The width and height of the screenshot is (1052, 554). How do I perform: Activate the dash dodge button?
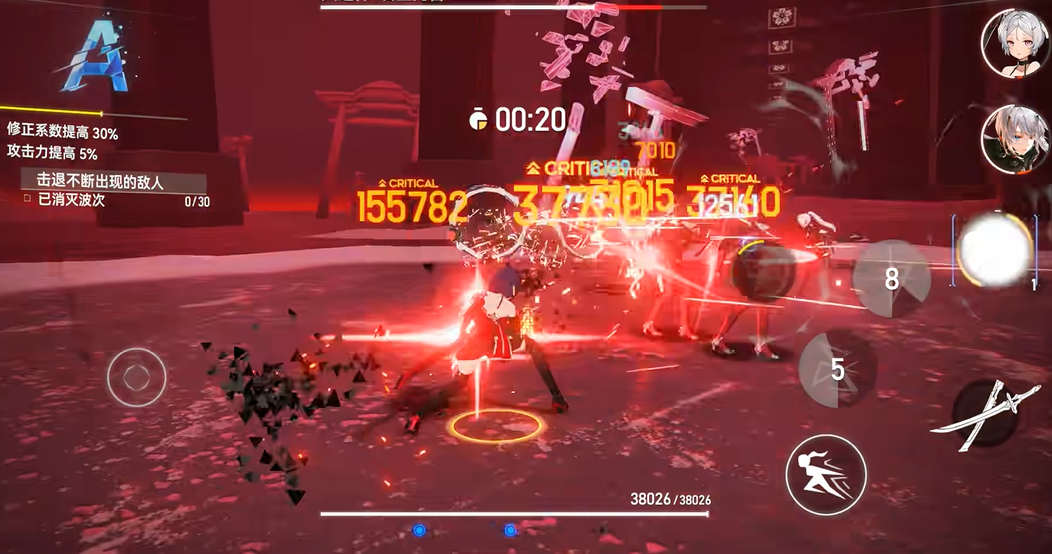click(825, 474)
